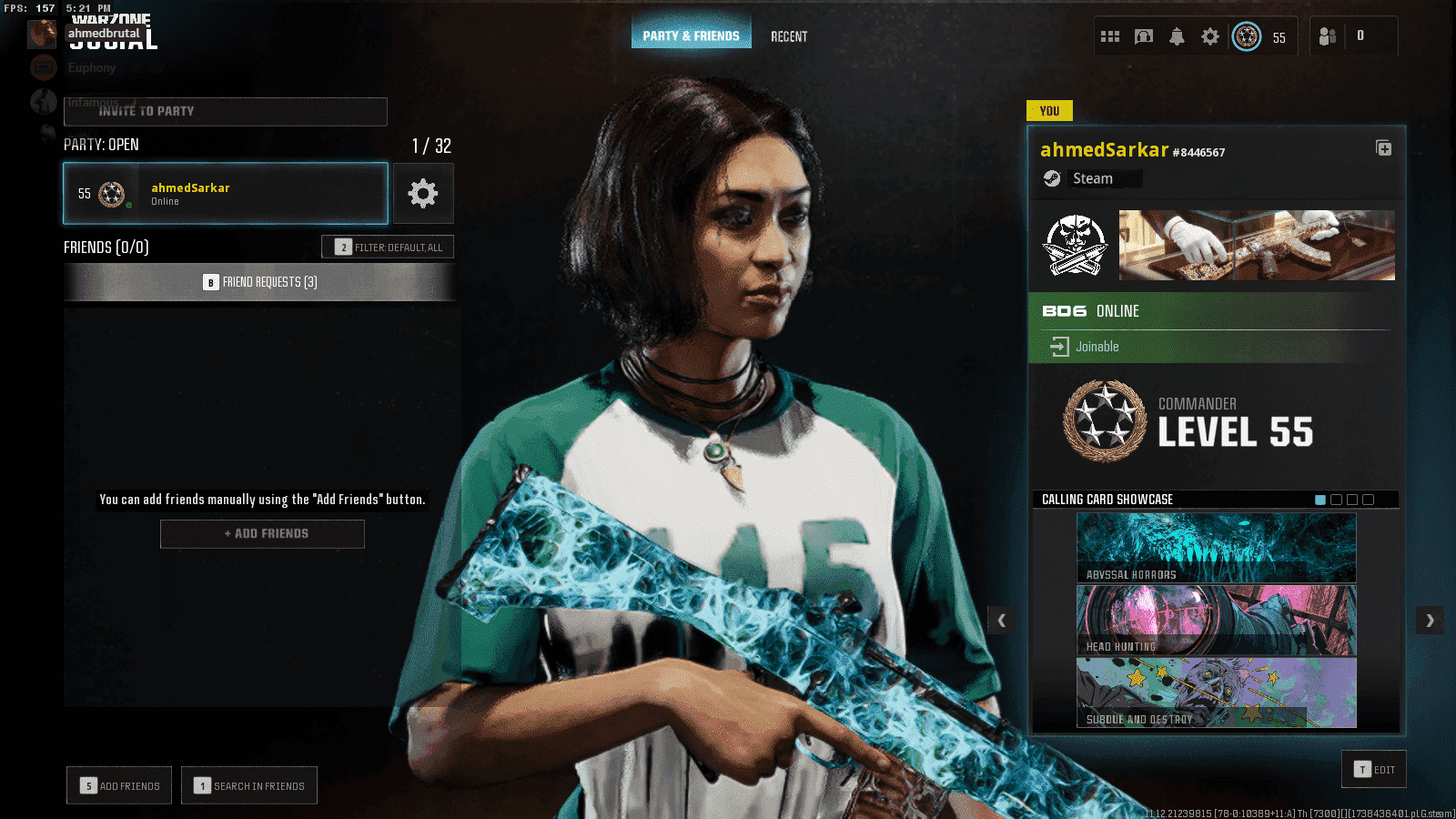This screenshot has height=819, width=1456.
Task: Open the grid menu icon
Action: (1110, 36)
